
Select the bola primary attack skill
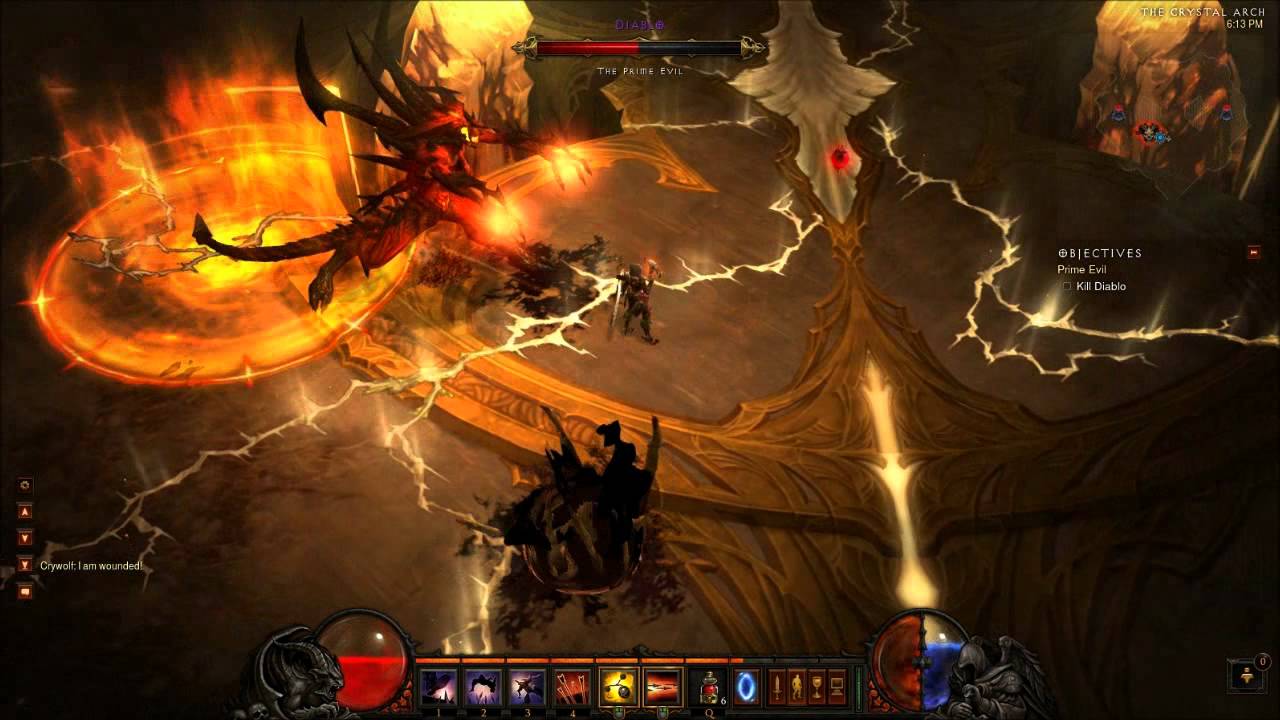click(619, 687)
